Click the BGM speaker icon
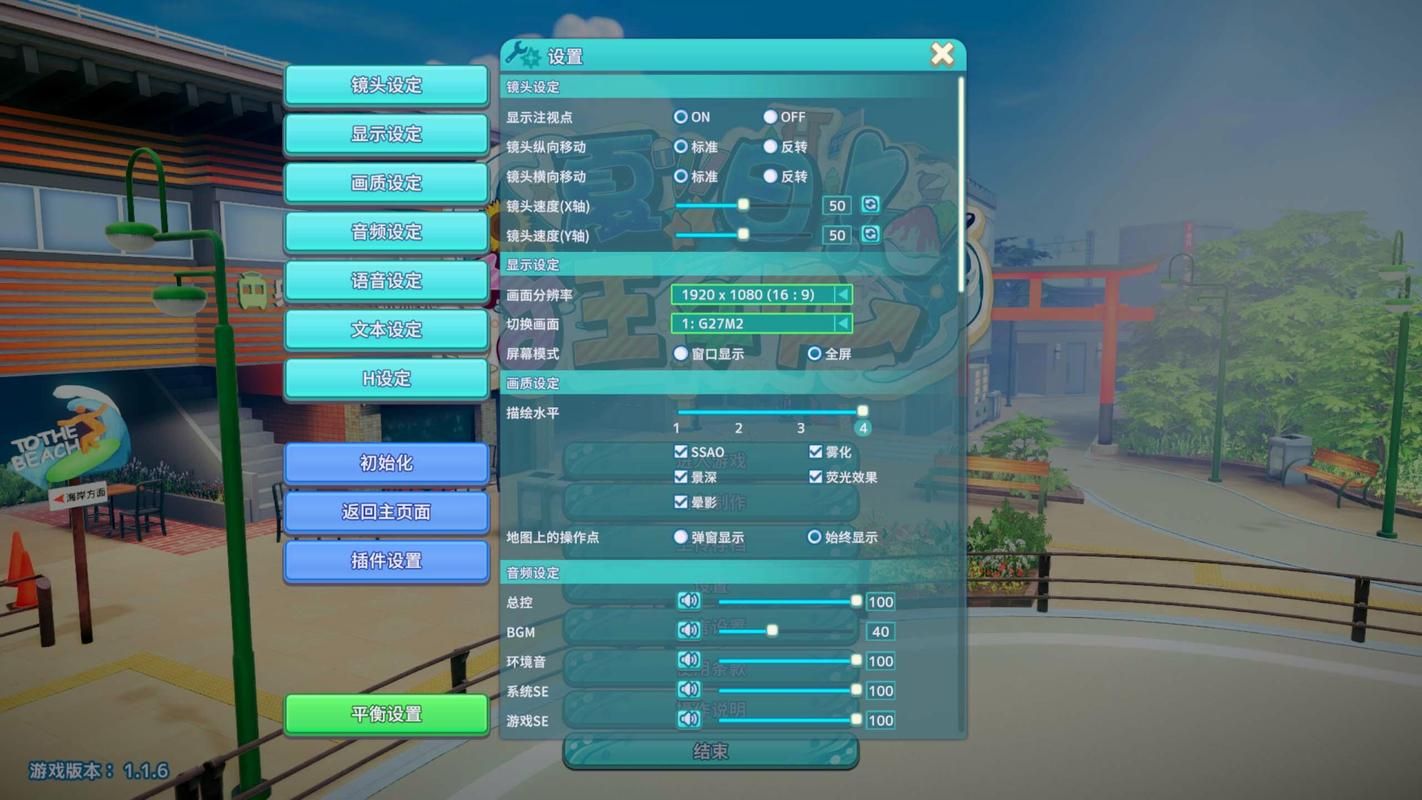This screenshot has height=800, width=1422. [x=687, y=631]
